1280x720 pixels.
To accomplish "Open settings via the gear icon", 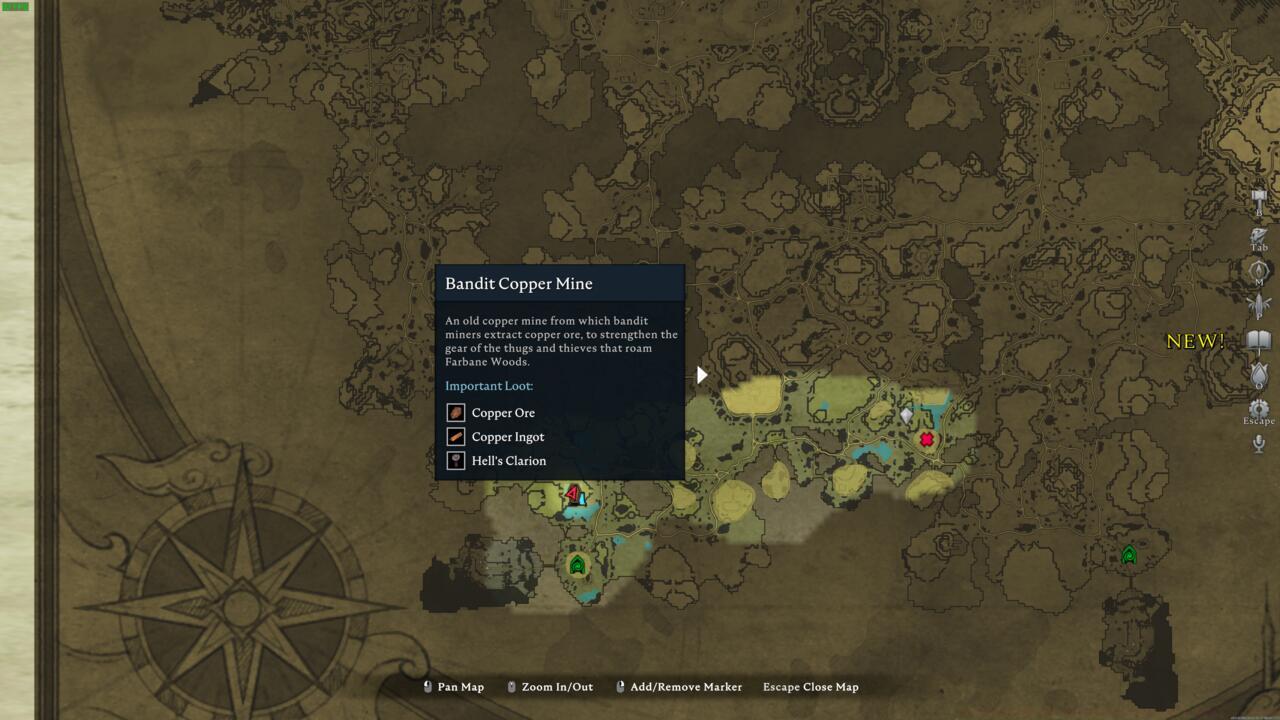I will 1259,409.
